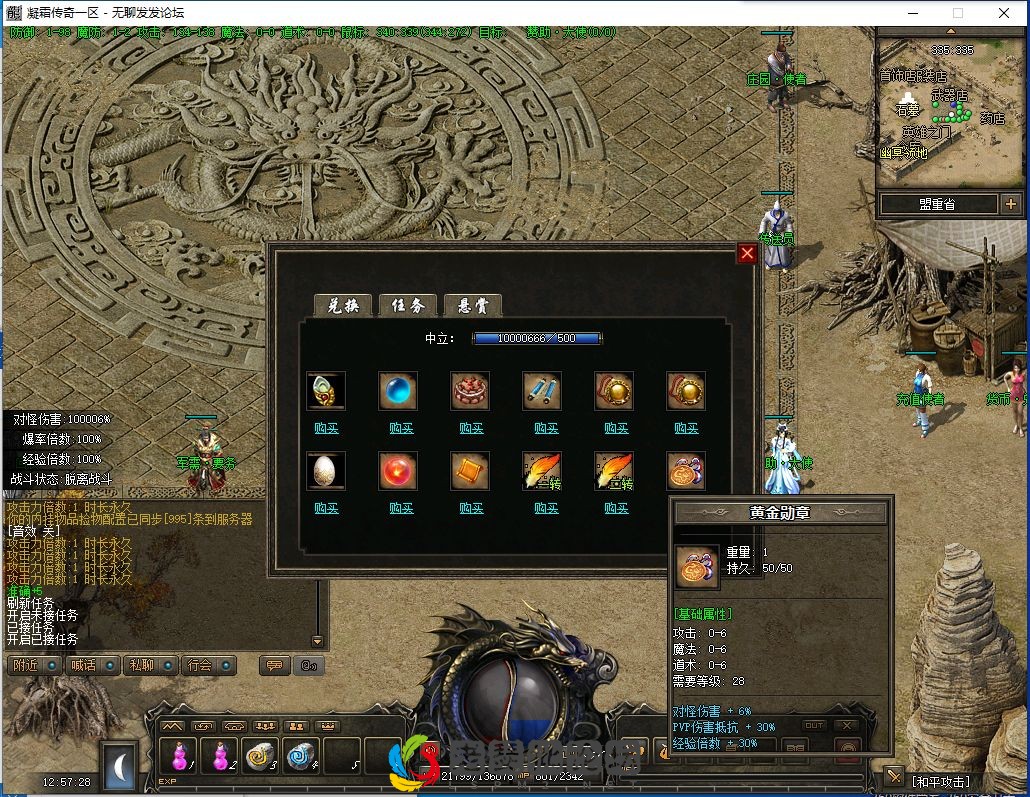Switch chat to 附近 nearby channel
The width and height of the screenshot is (1030, 797).
click(34, 665)
